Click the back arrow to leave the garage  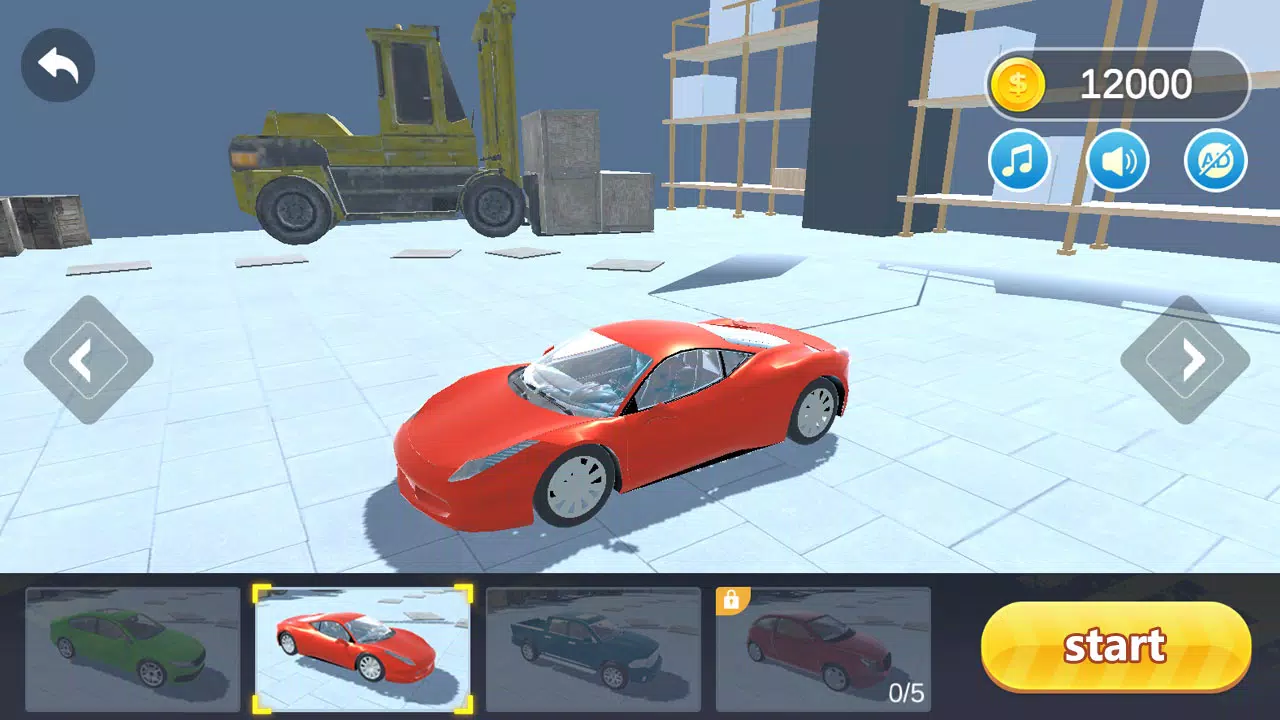coord(57,64)
